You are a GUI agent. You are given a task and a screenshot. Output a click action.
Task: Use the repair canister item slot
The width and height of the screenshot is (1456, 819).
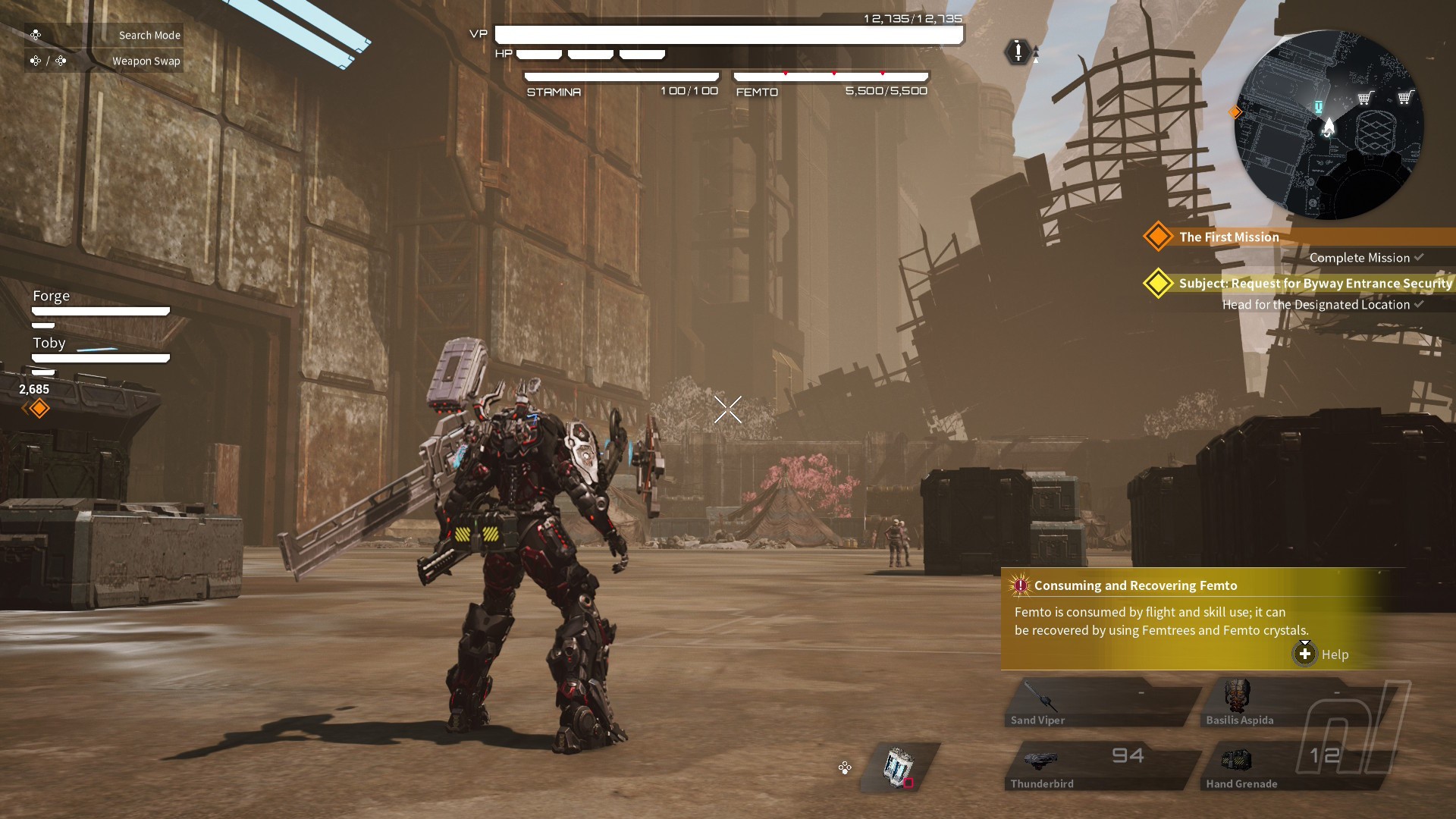click(899, 767)
